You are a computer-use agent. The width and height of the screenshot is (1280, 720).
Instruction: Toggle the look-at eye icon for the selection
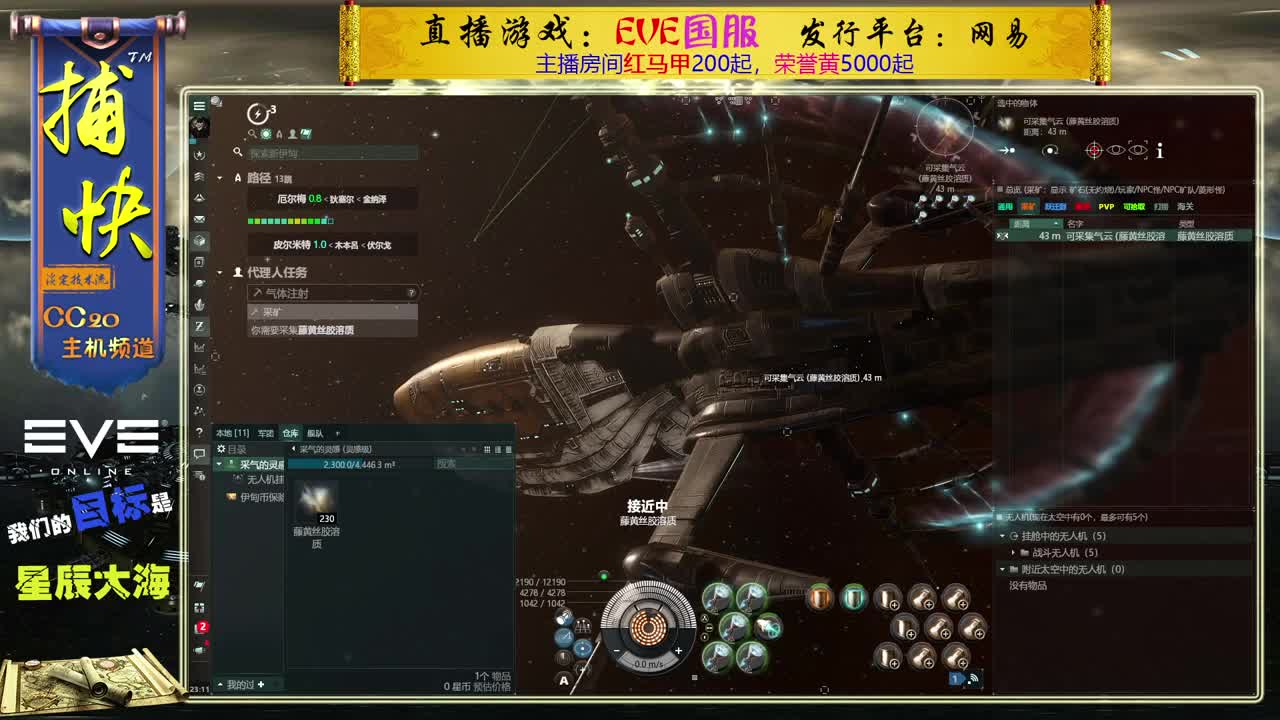(x=1116, y=150)
